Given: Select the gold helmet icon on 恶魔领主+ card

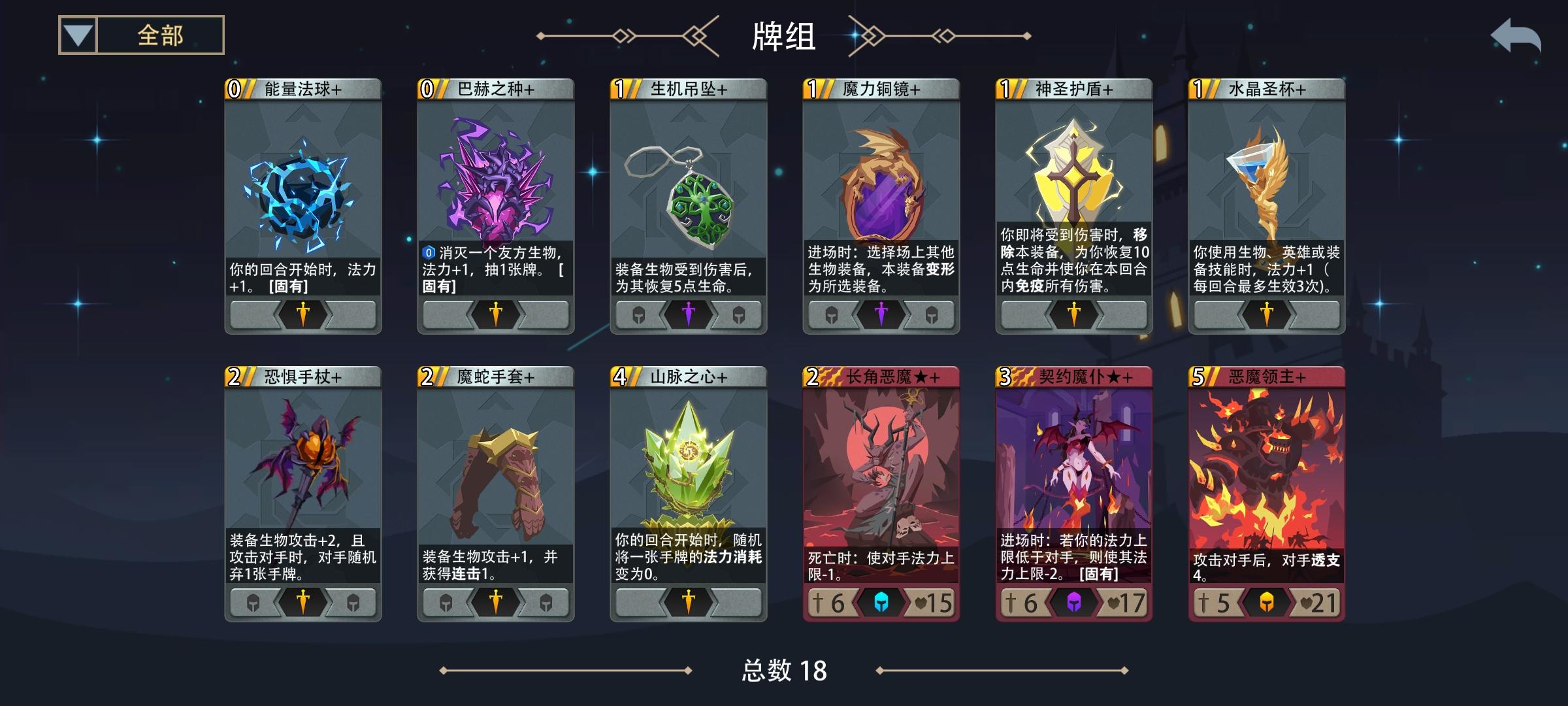Looking at the screenshot, I should click(x=1266, y=603).
